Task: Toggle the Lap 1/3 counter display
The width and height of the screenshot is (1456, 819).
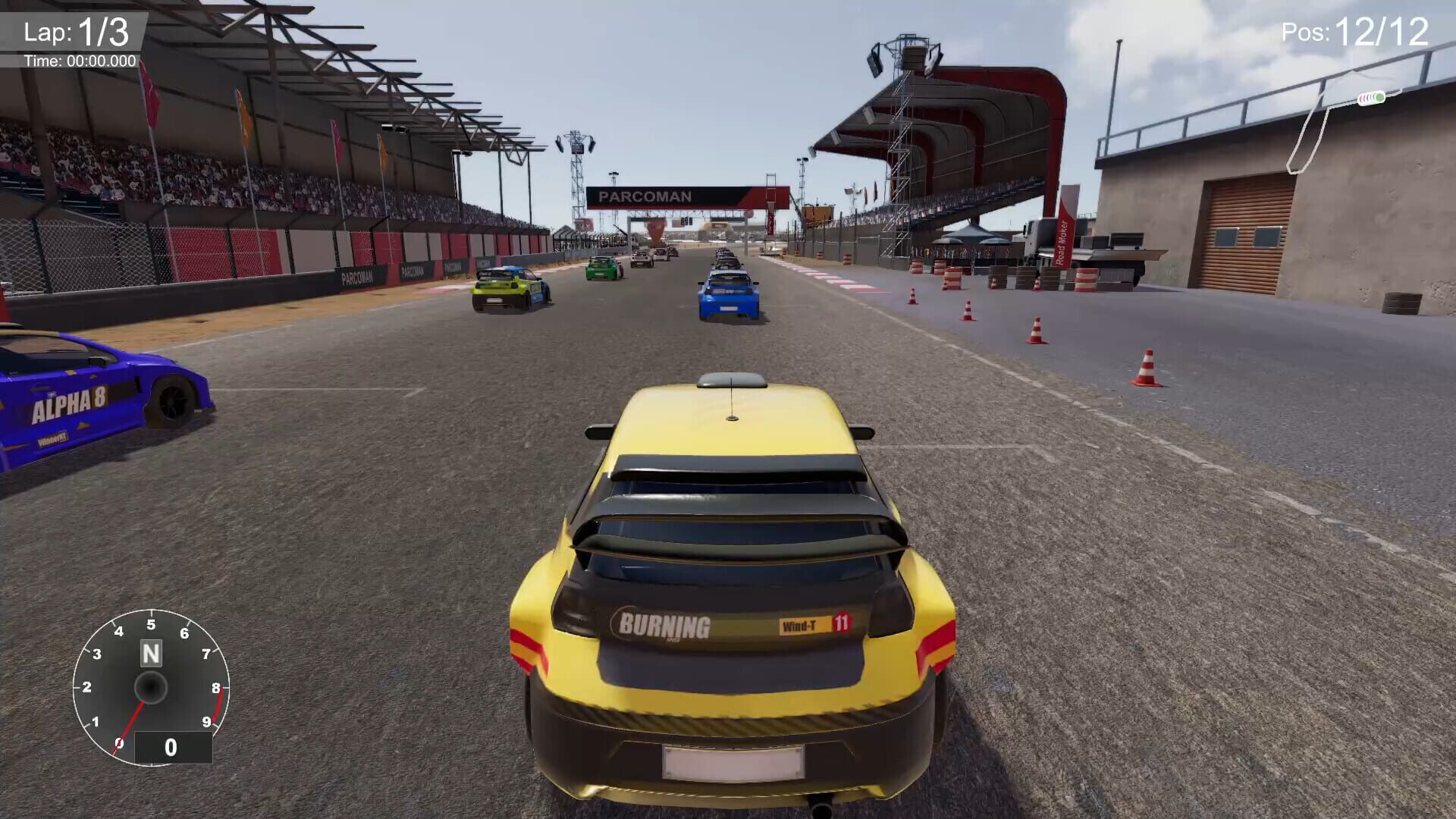Action: 76,30
